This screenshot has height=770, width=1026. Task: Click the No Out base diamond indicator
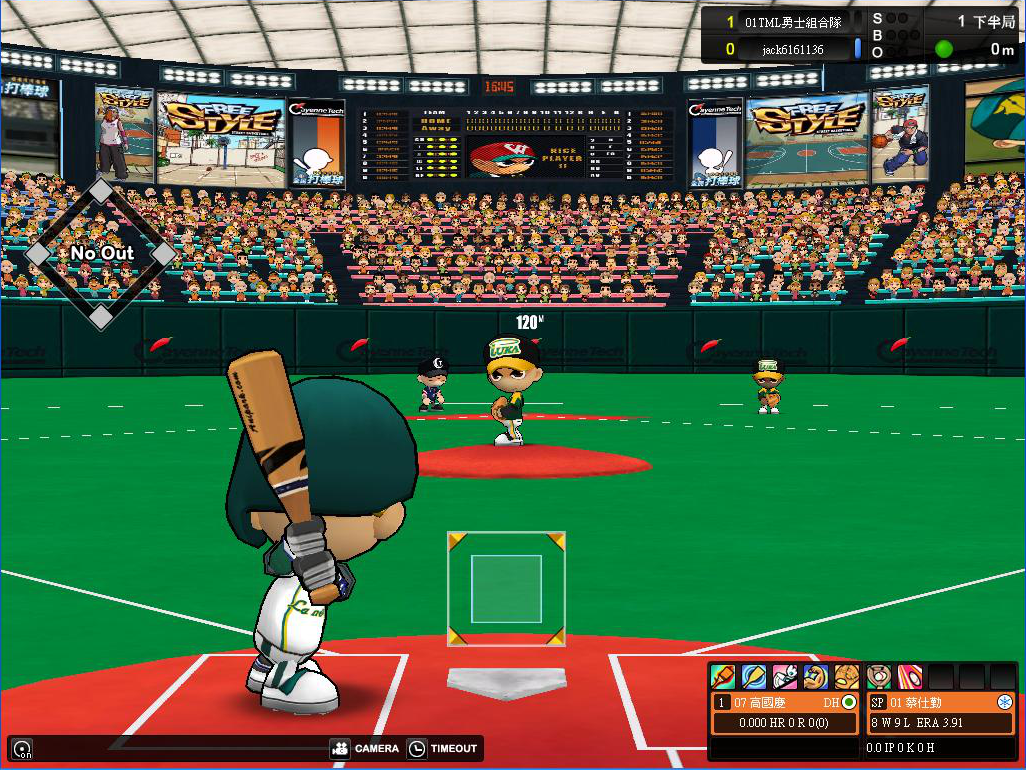pos(101,253)
